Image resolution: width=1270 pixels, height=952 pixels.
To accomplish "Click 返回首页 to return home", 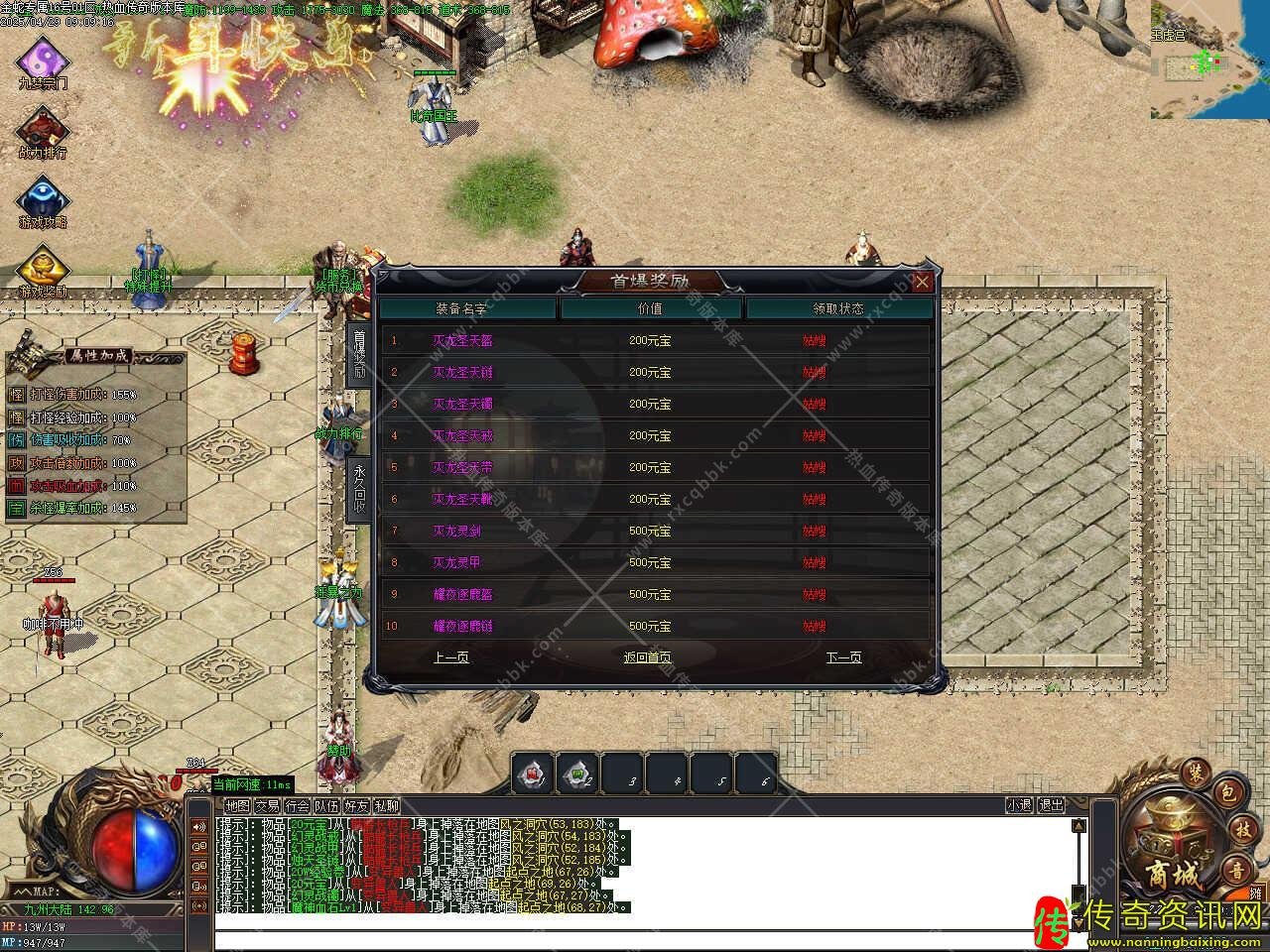I will point(647,657).
